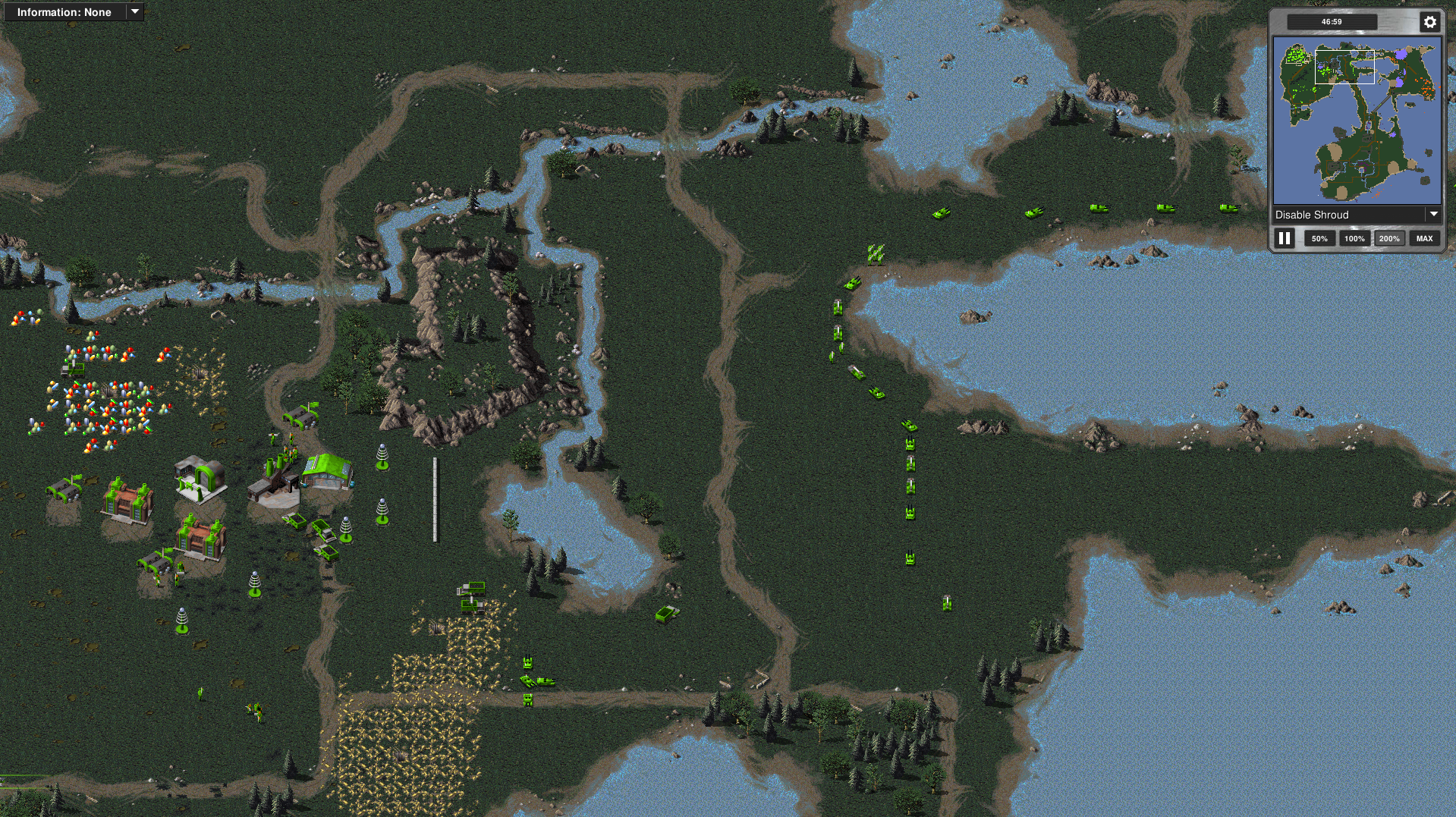Click on the radar minimap
1456x817 pixels.
(1357, 121)
